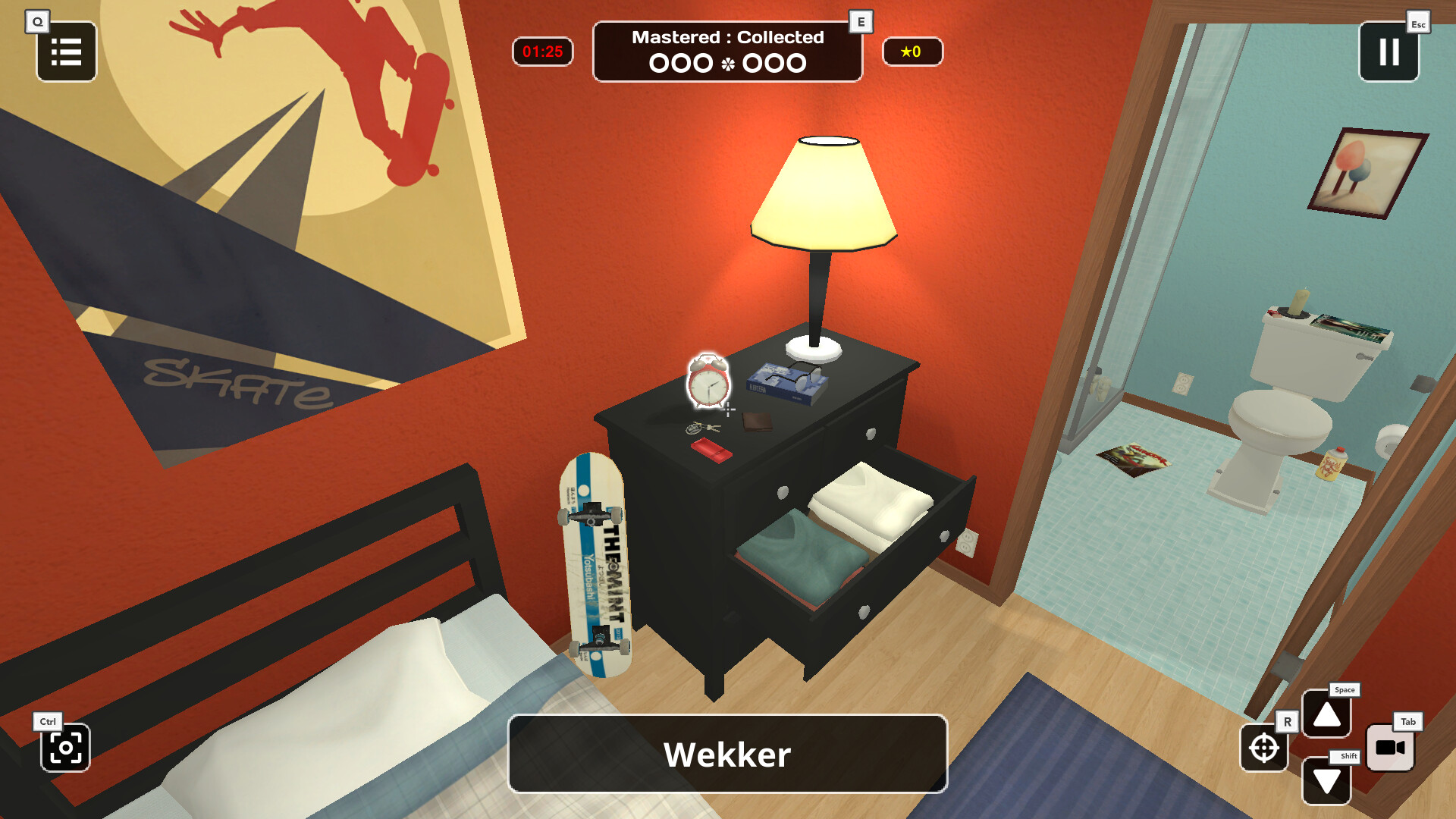
Task: Click the yellow star counter badge
Action: point(912,52)
